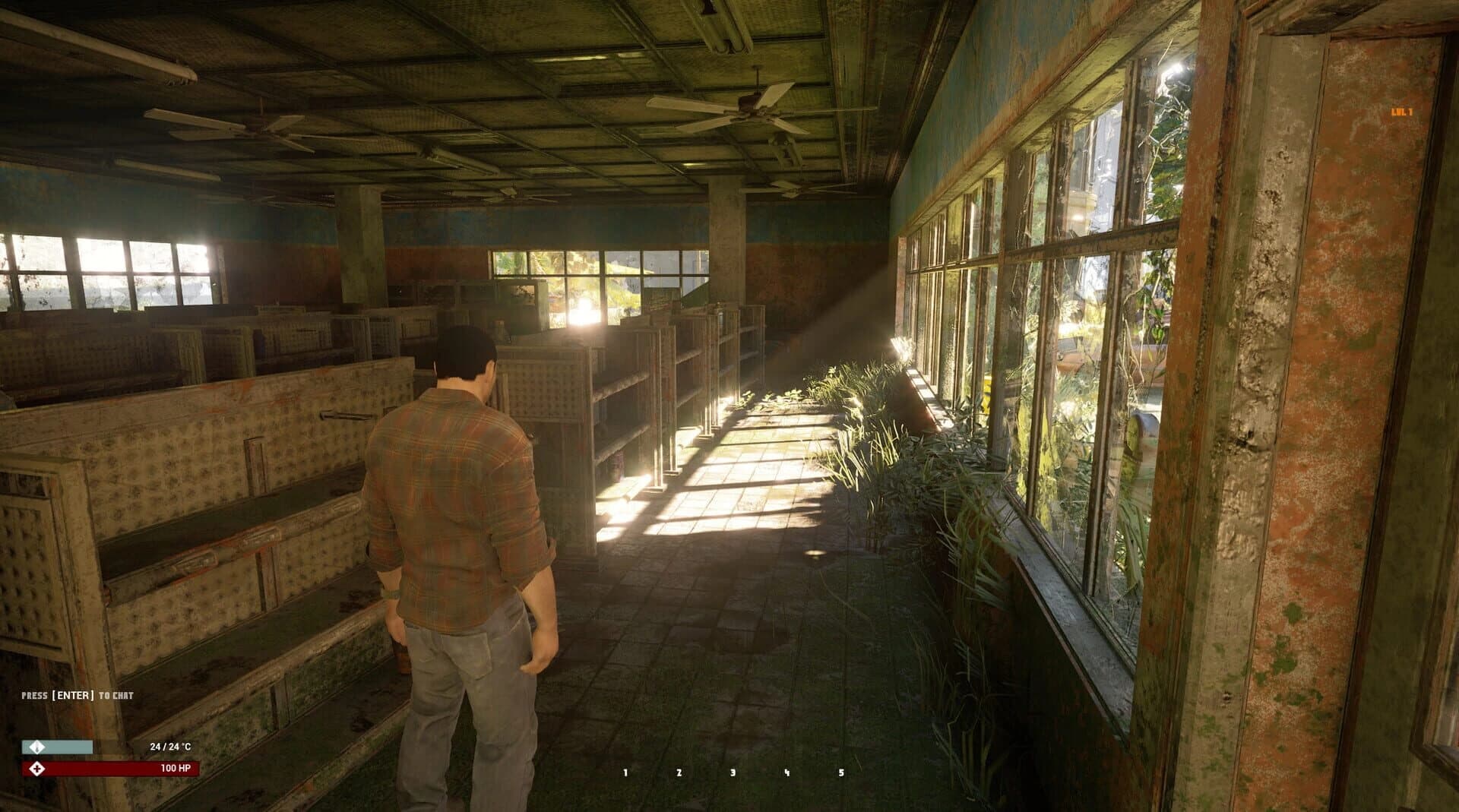
Task: Click the 100 HP health readout
Action: tap(176, 769)
